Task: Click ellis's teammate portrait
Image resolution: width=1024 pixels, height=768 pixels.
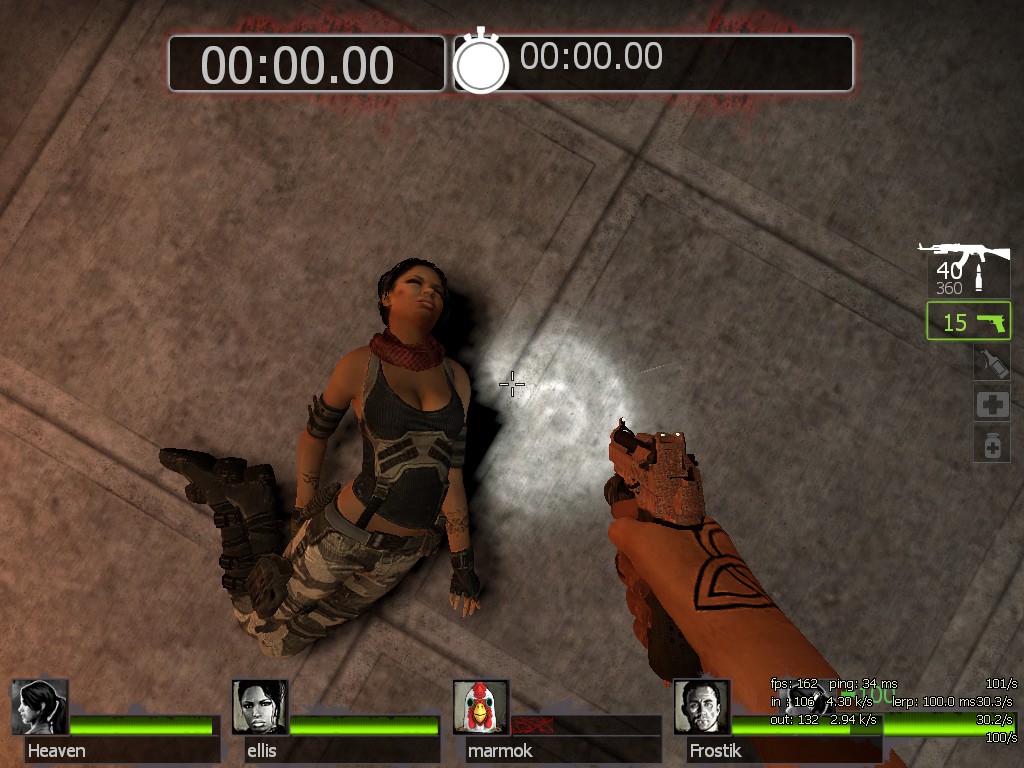Action: 260,707
